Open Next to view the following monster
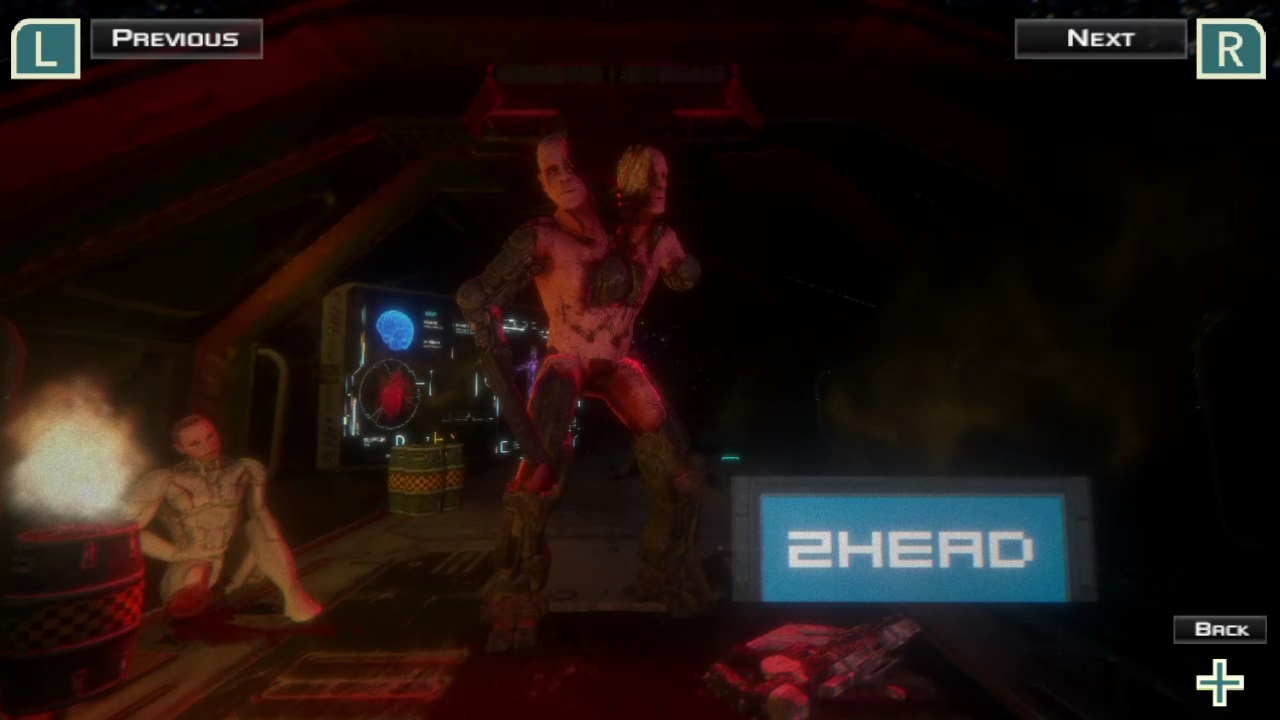 click(x=1100, y=38)
